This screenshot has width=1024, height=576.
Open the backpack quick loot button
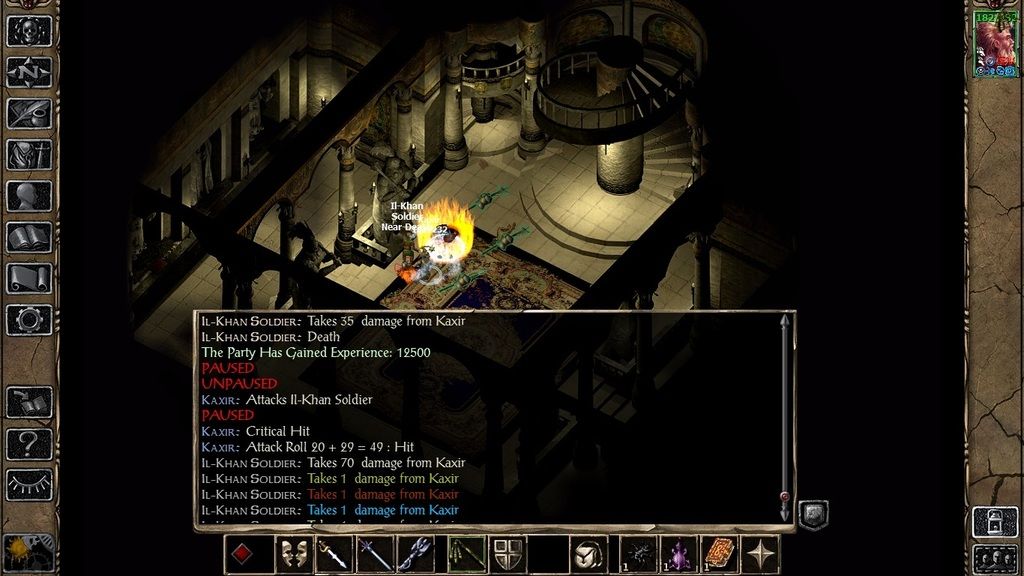[589, 554]
